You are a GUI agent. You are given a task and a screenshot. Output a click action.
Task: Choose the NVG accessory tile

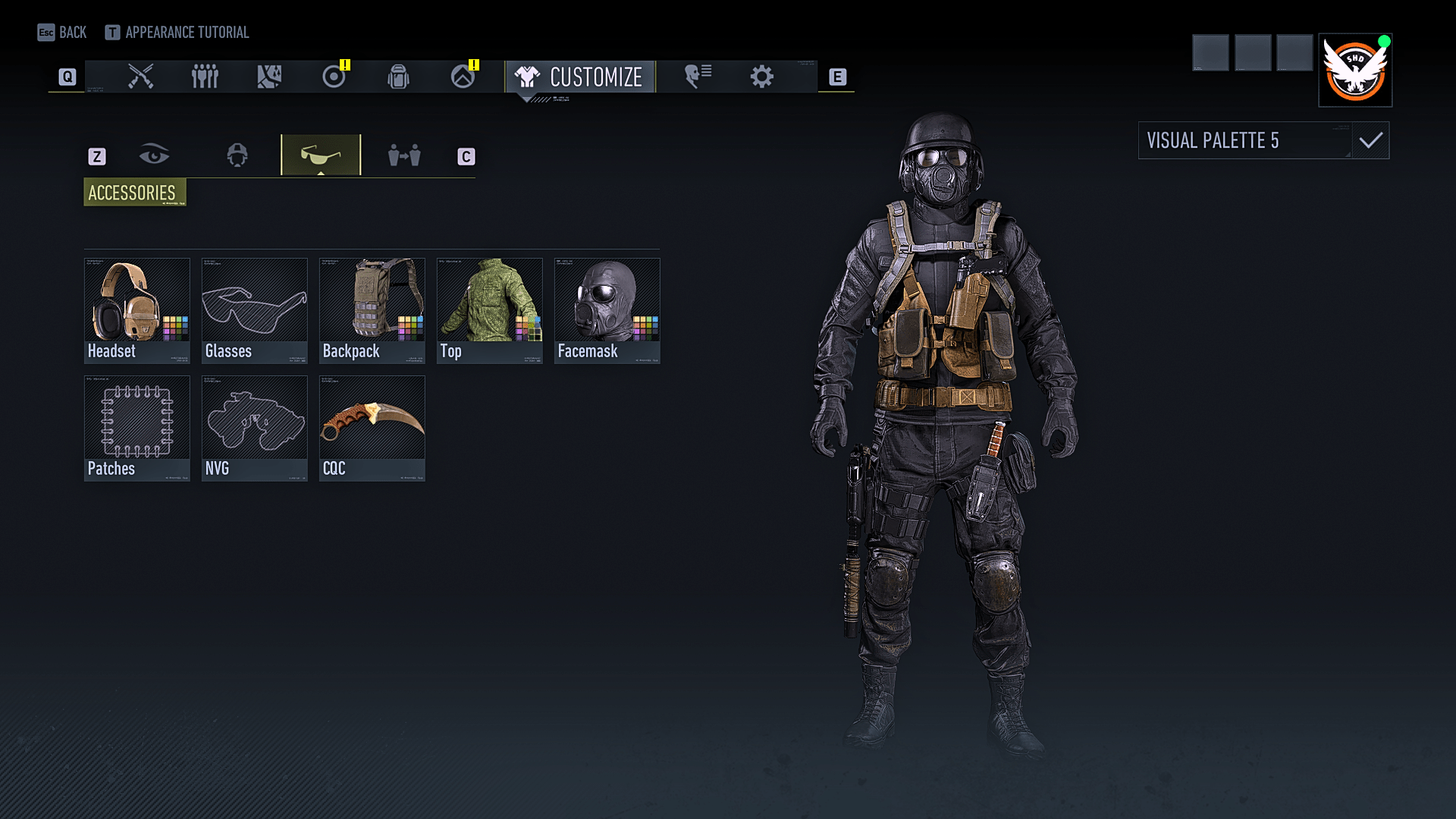point(254,428)
